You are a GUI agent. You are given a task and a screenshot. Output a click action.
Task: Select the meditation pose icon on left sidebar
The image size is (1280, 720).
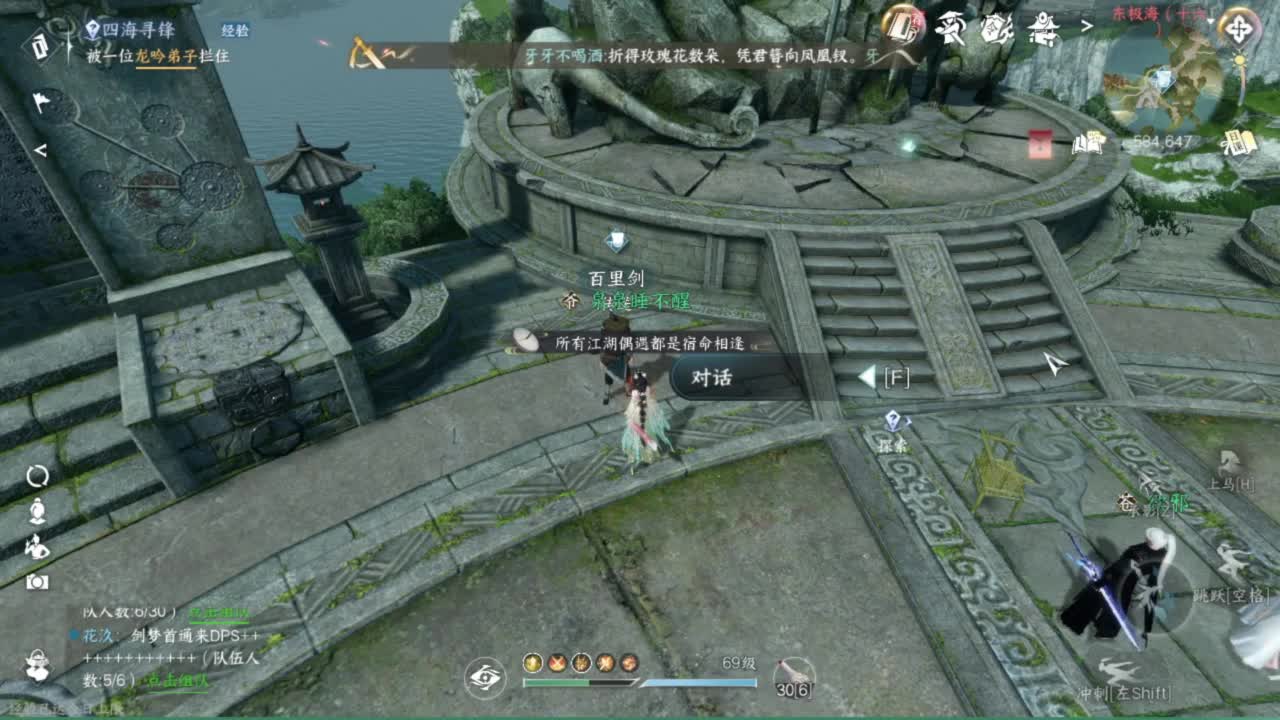38,510
